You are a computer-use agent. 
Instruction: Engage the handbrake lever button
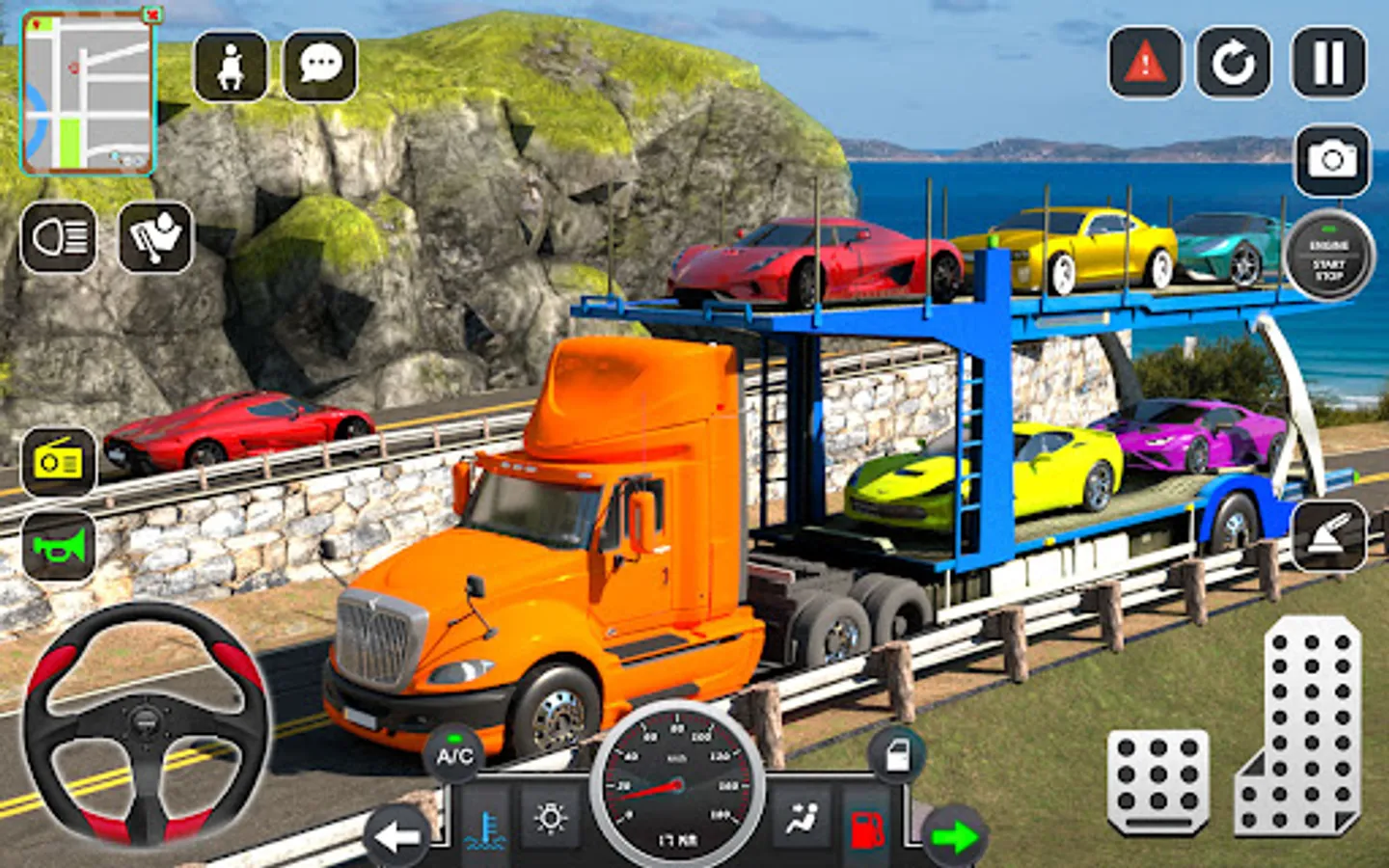1328,536
